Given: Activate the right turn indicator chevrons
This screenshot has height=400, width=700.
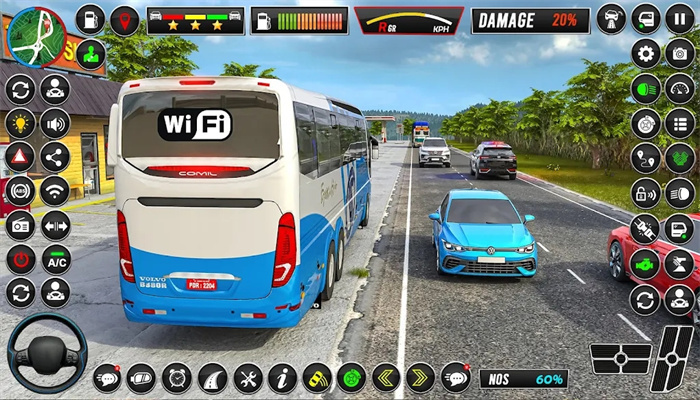Looking at the screenshot, I should [420, 378].
